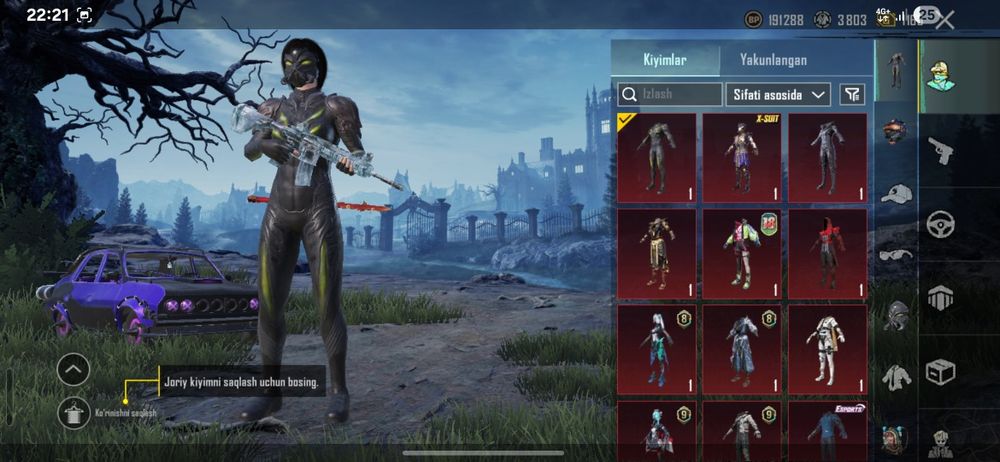This screenshot has width=1000, height=462.
Task: Tap the hanger icon to save appearance
Action: 74,411
